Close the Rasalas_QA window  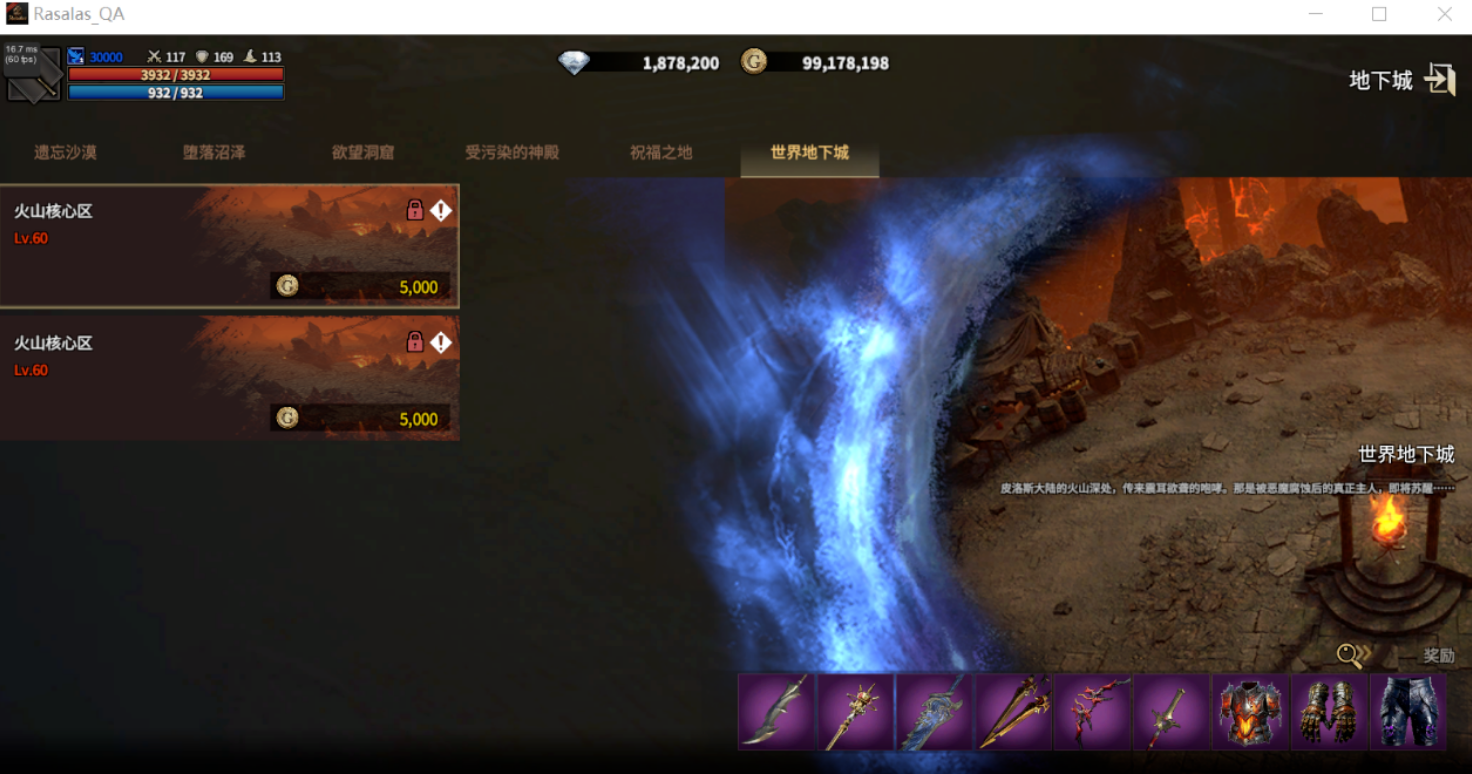click(1444, 15)
